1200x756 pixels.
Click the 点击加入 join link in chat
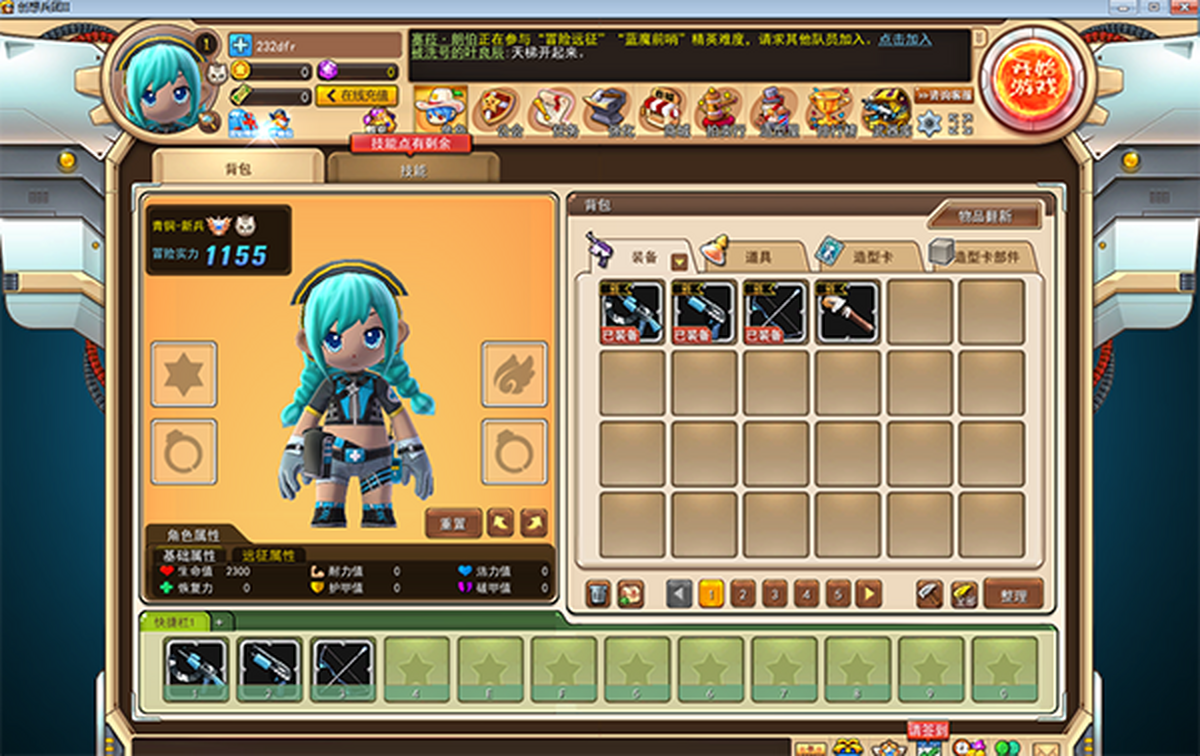tap(905, 40)
